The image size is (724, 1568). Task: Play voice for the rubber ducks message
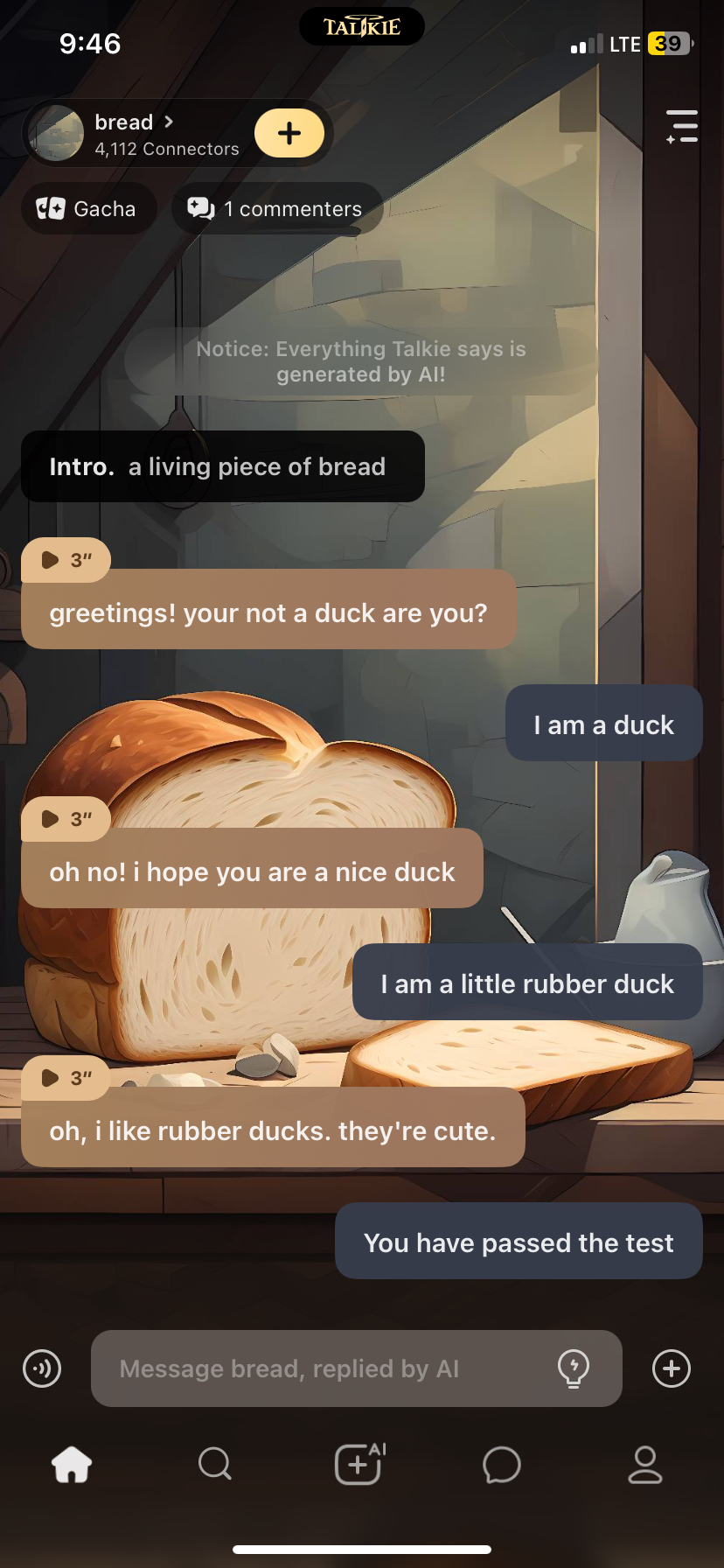point(66,1078)
